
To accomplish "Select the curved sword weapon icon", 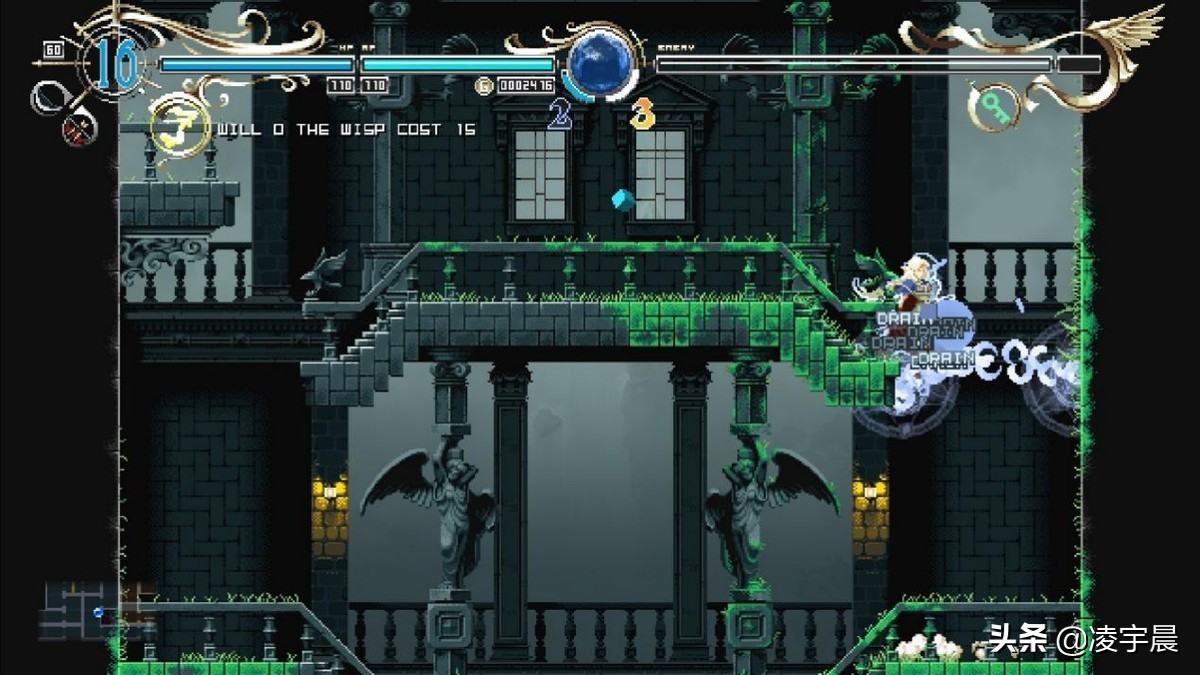I will point(48,97).
